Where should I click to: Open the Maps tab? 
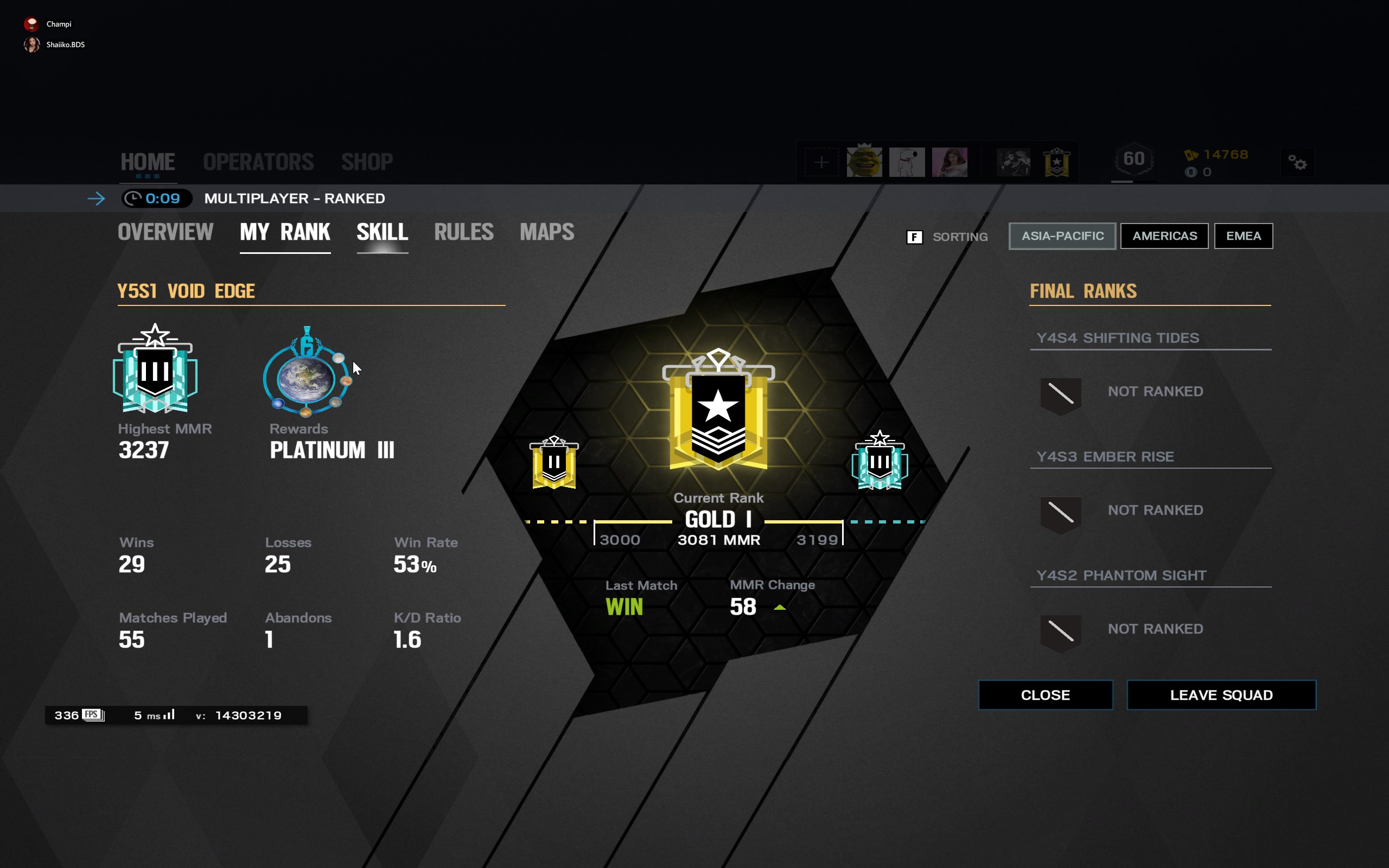(x=546, y=233)
